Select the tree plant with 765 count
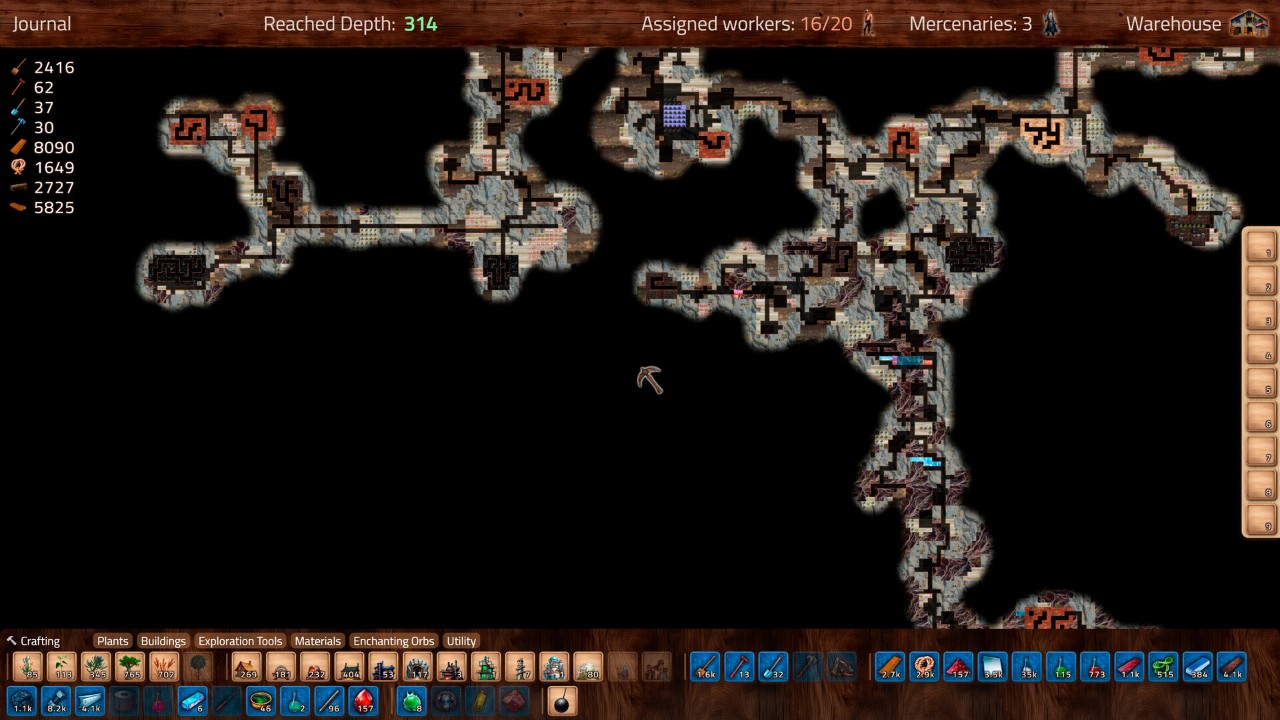Viewport: 1280px width, 720px height. (130, 667)
